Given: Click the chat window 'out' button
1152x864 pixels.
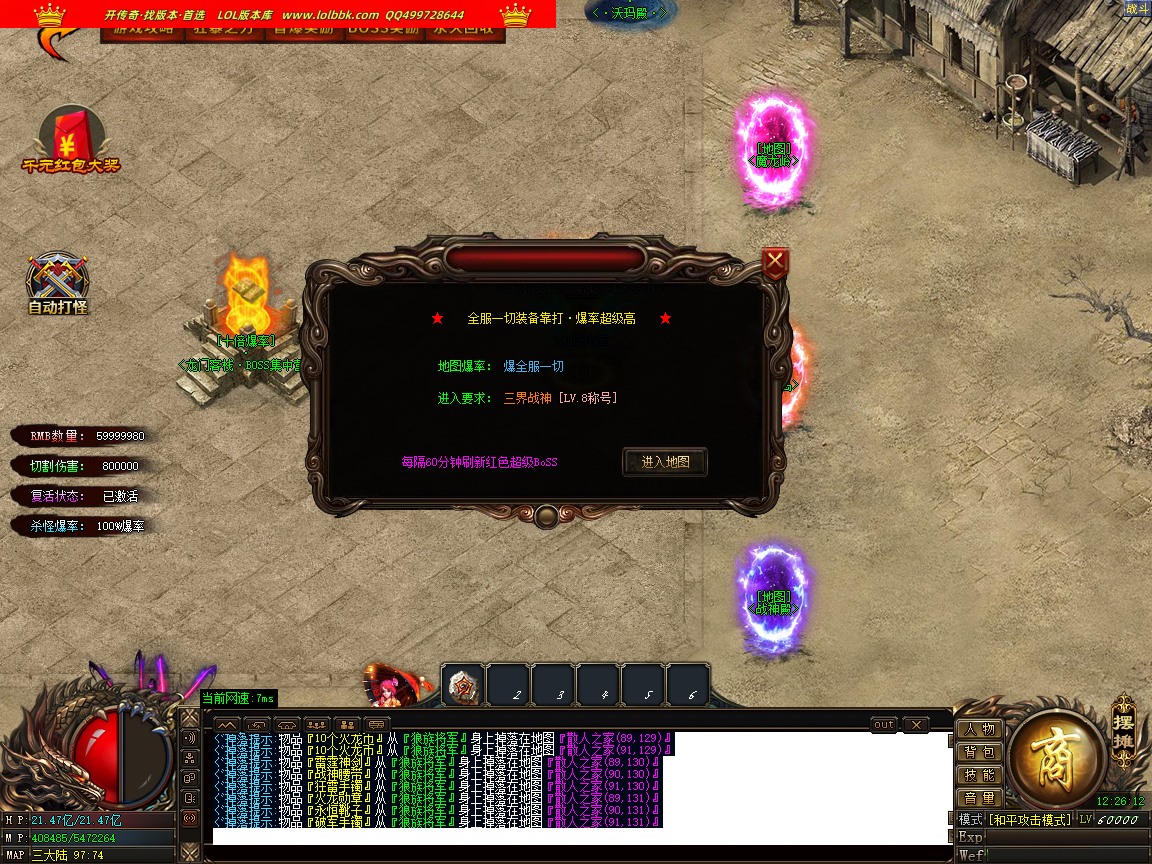Looking at the screenshot, I should click(884, 724).
